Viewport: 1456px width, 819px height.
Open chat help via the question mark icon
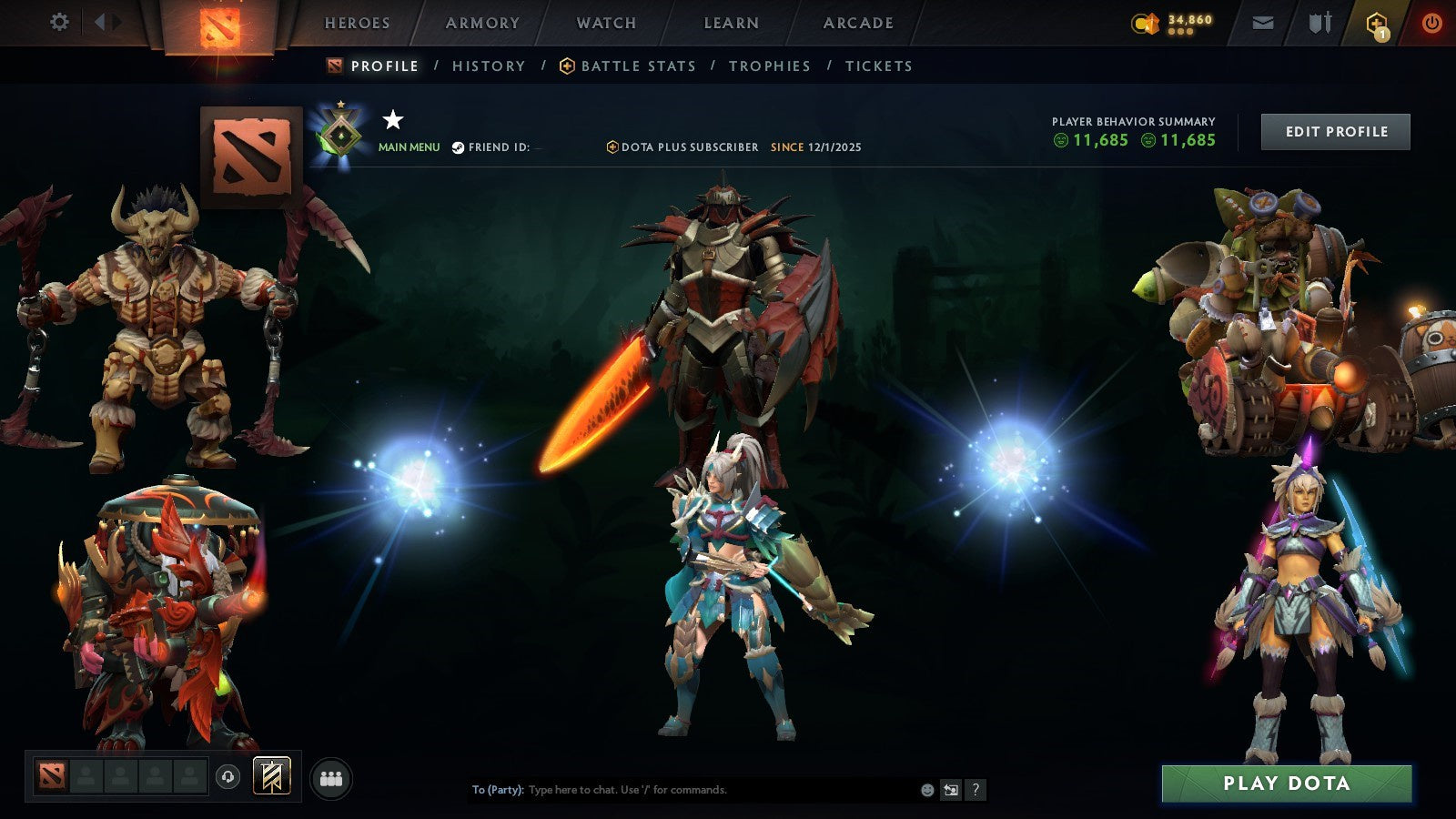coord(976,790)
